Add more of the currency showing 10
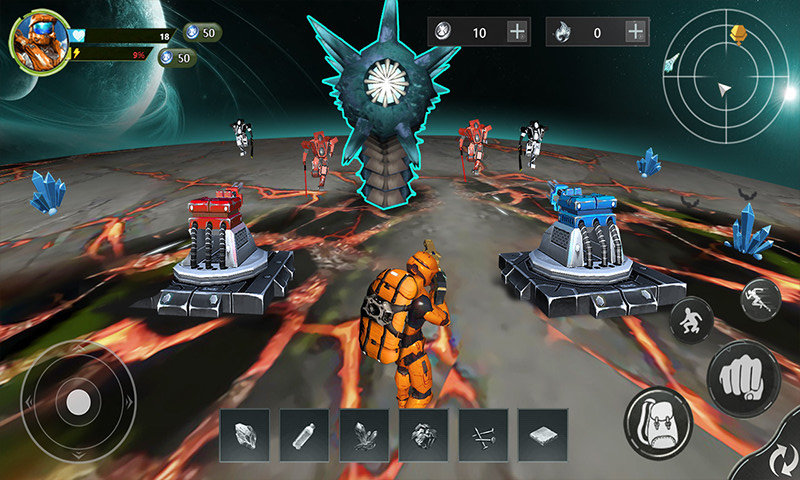800x480 pixels. click(x=517, y=32)
